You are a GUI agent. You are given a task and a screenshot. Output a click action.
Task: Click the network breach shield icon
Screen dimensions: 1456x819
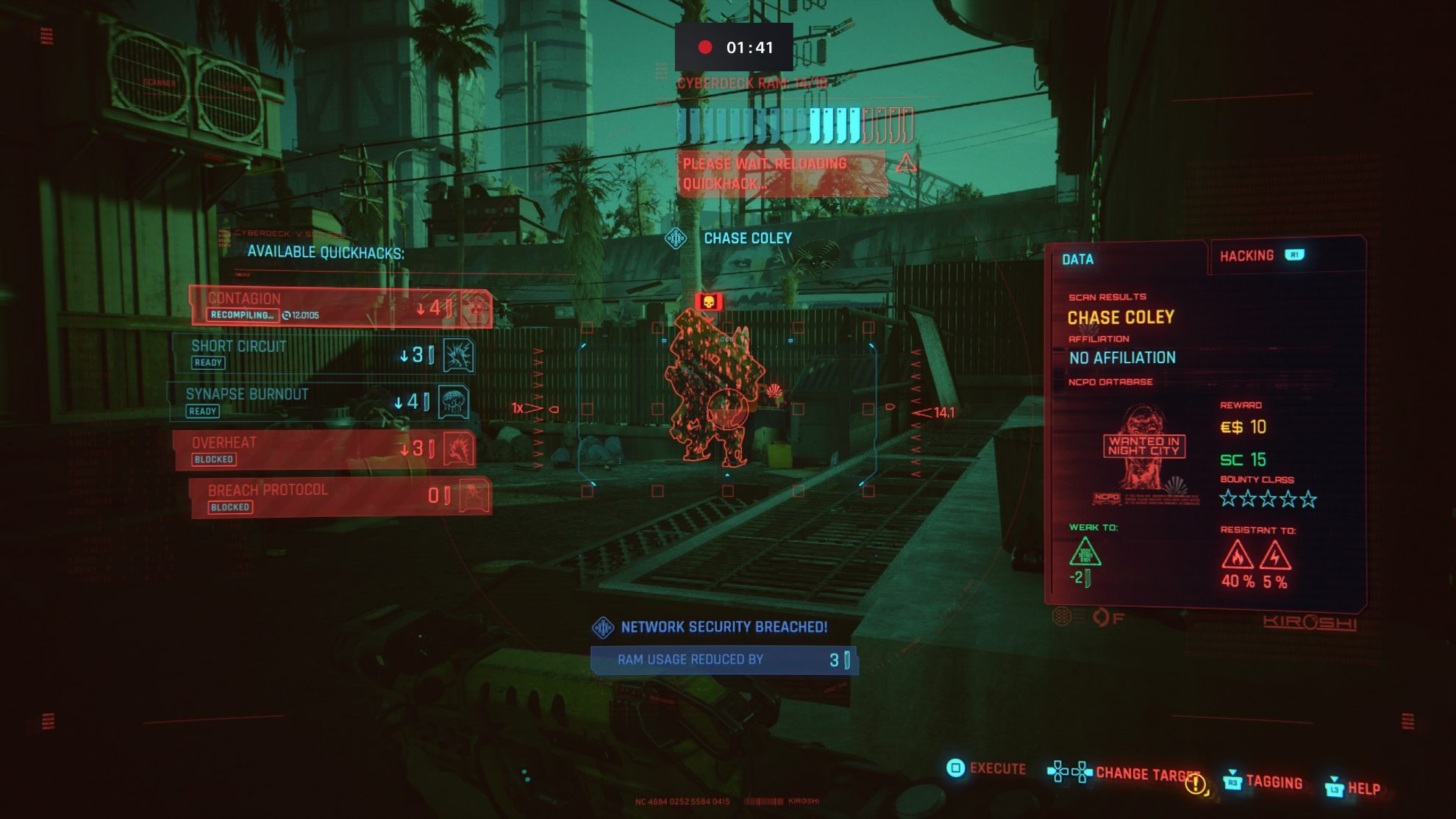602,626
